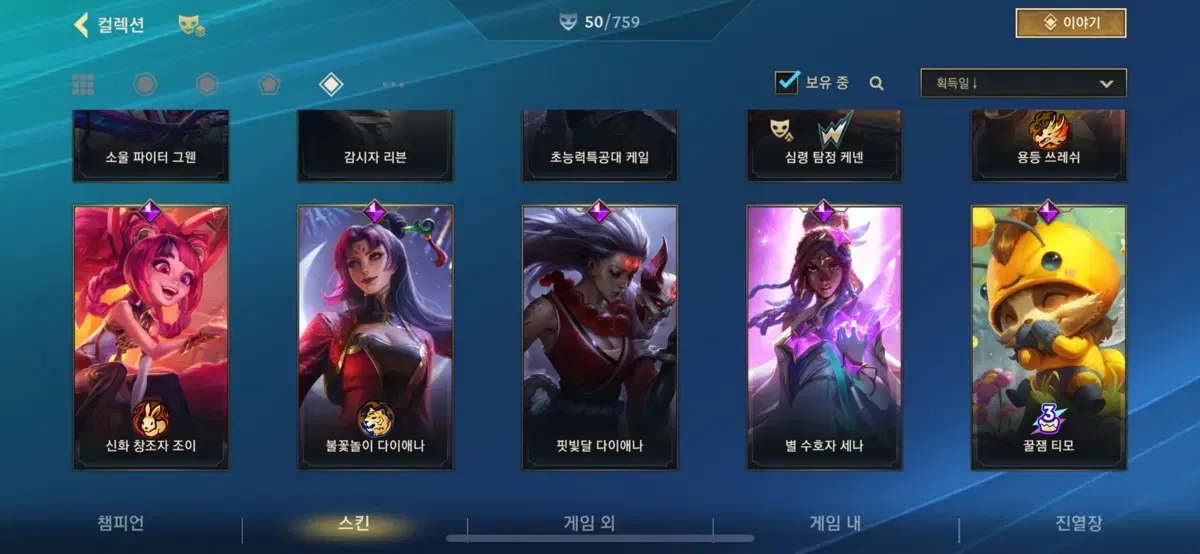Toggle the 보유 중 checkbox
The height and width of the screenshot is (554, 1200).
tap(787, 83)
